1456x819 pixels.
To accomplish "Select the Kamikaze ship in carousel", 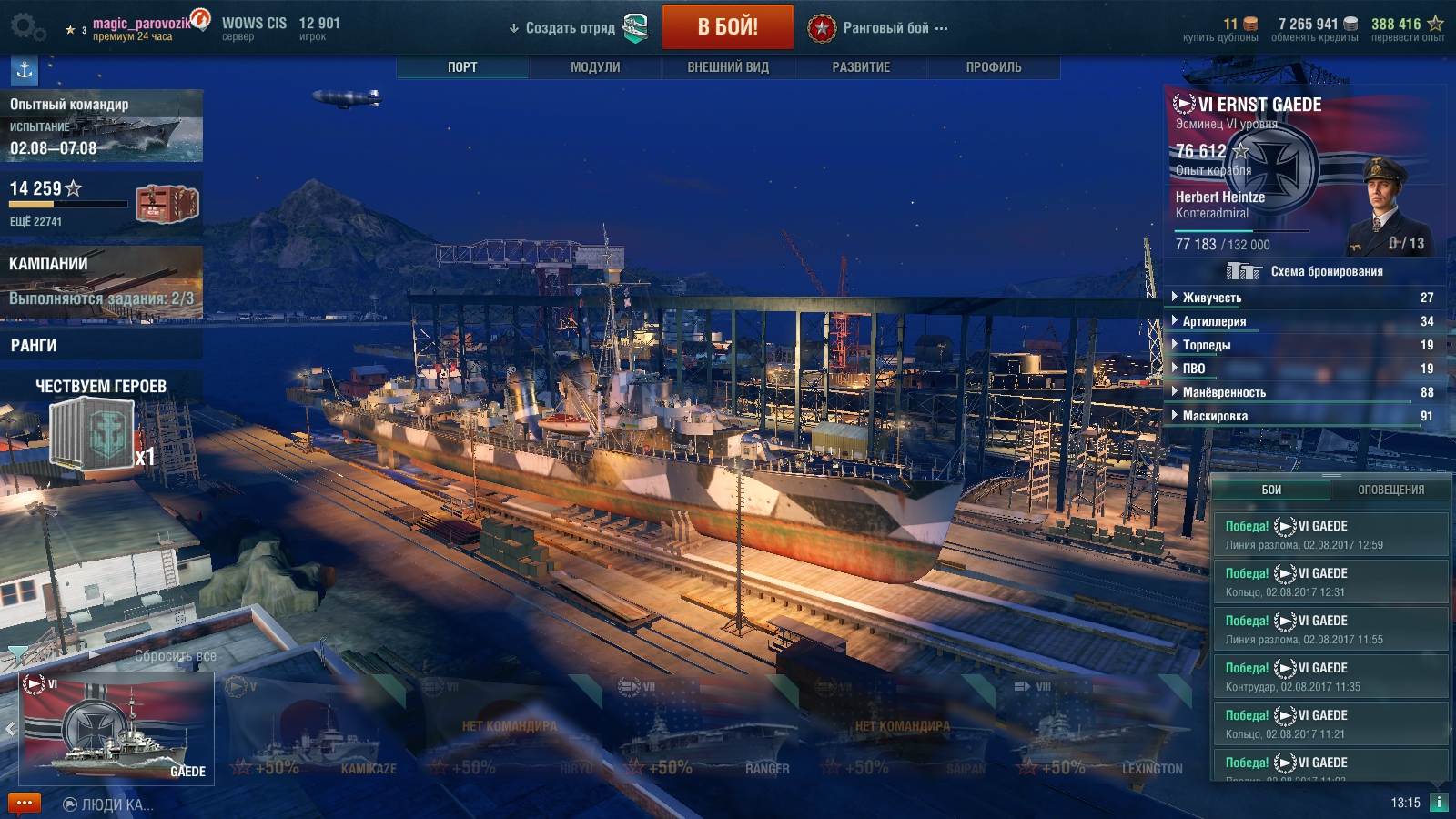I will click(314, 728).
